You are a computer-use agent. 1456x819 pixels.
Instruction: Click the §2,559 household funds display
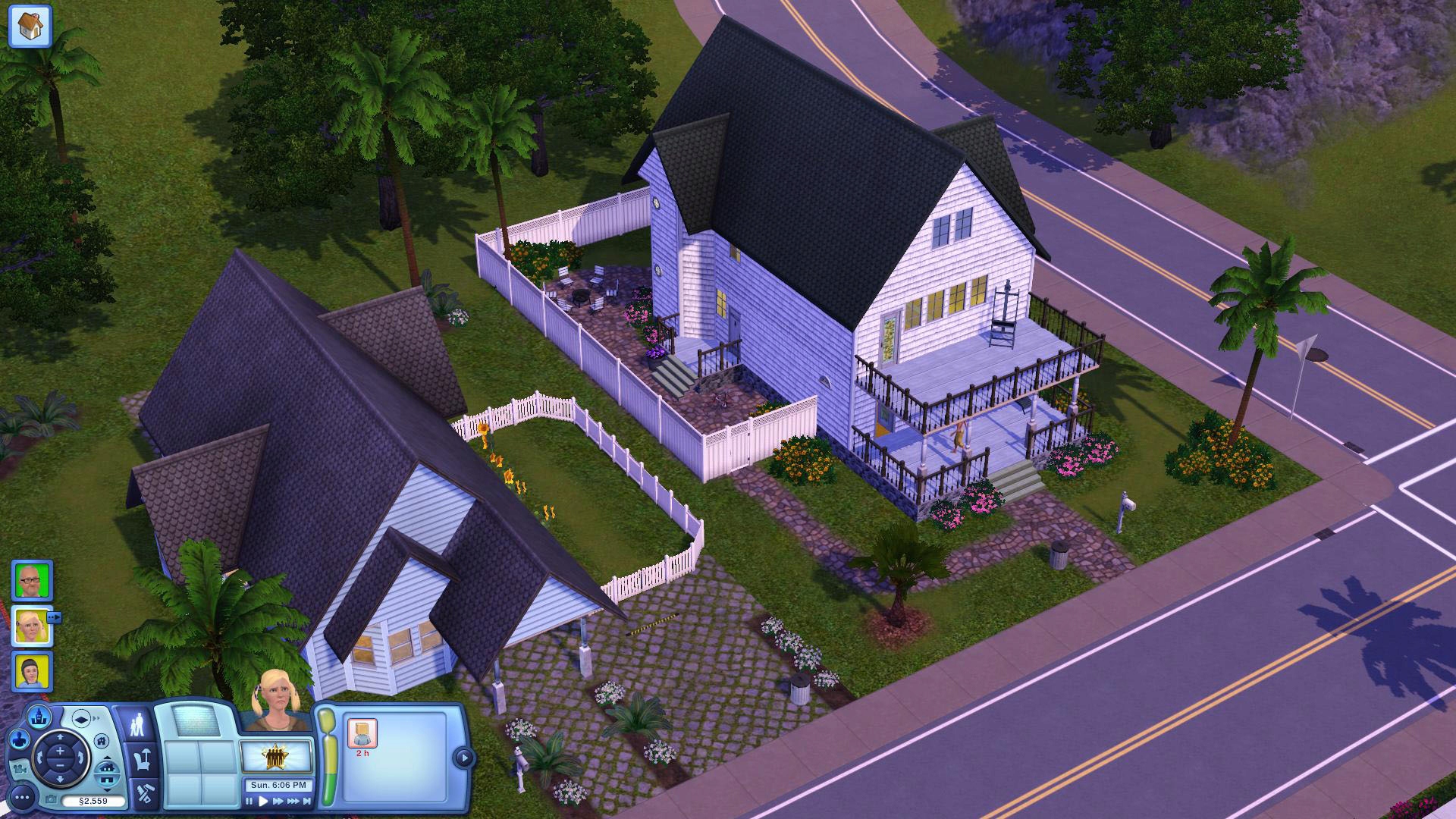pos(93,800)
